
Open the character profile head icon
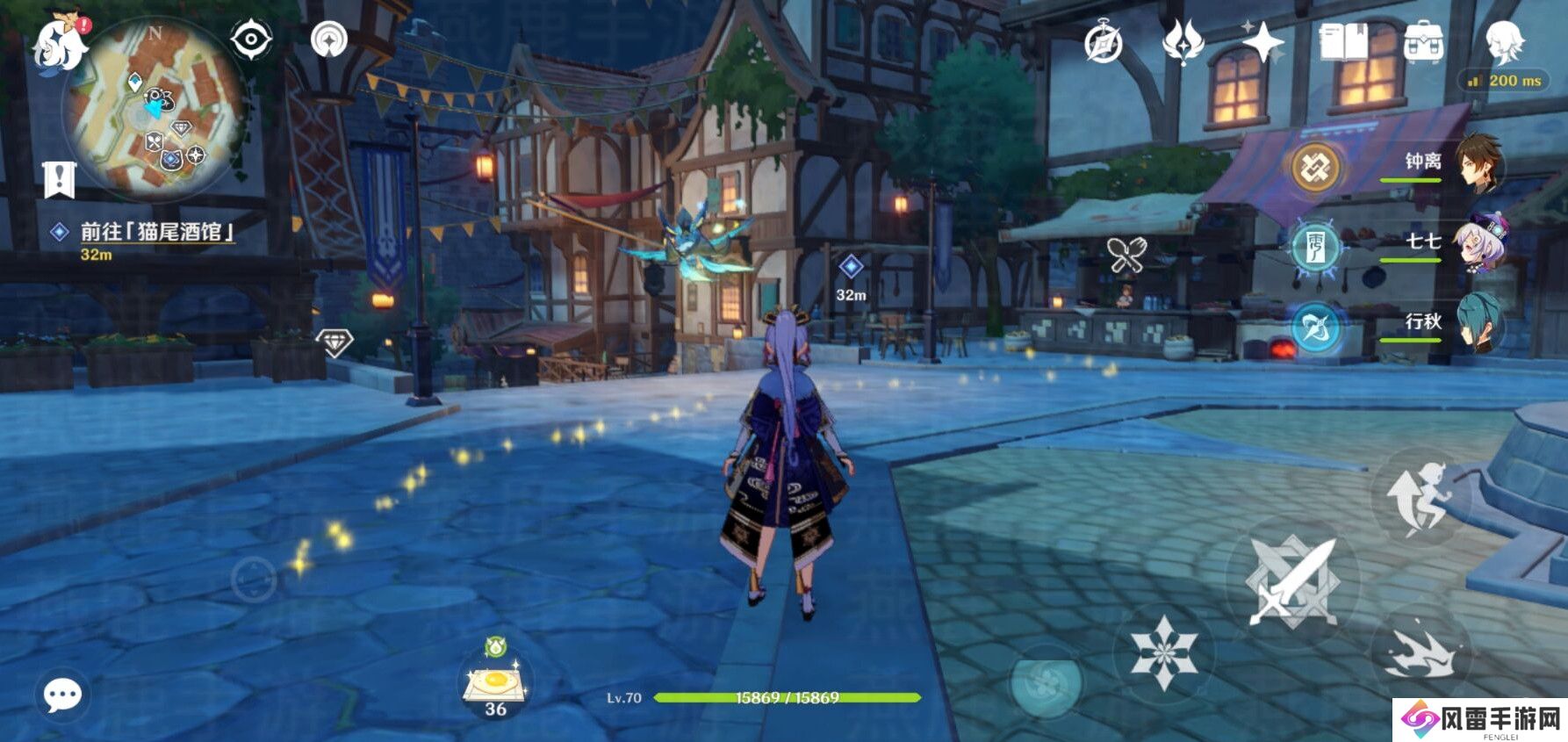[x=1504, y=42]
